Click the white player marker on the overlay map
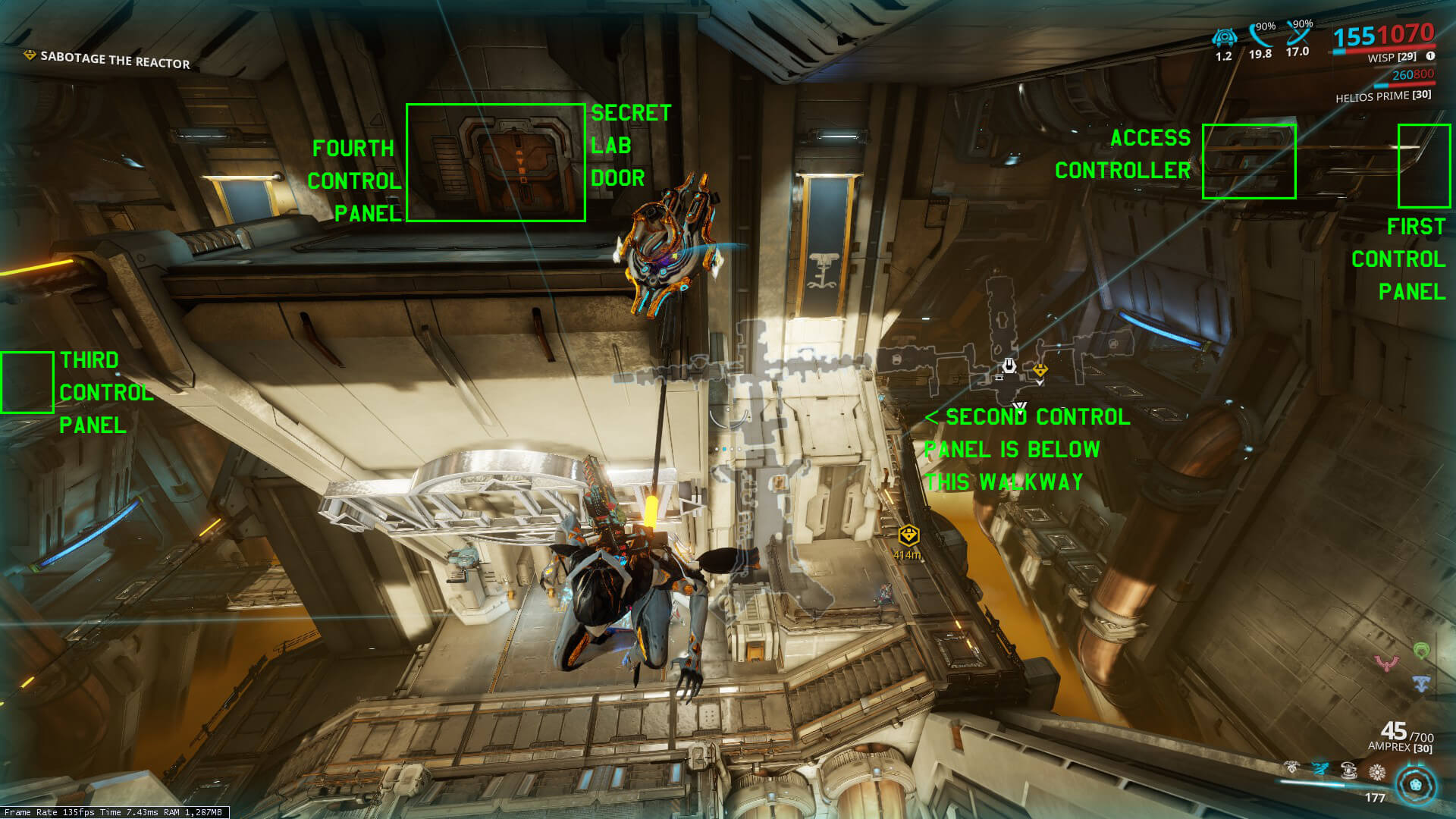The height and width of the screenshot is (819, 1456). 1009,367
